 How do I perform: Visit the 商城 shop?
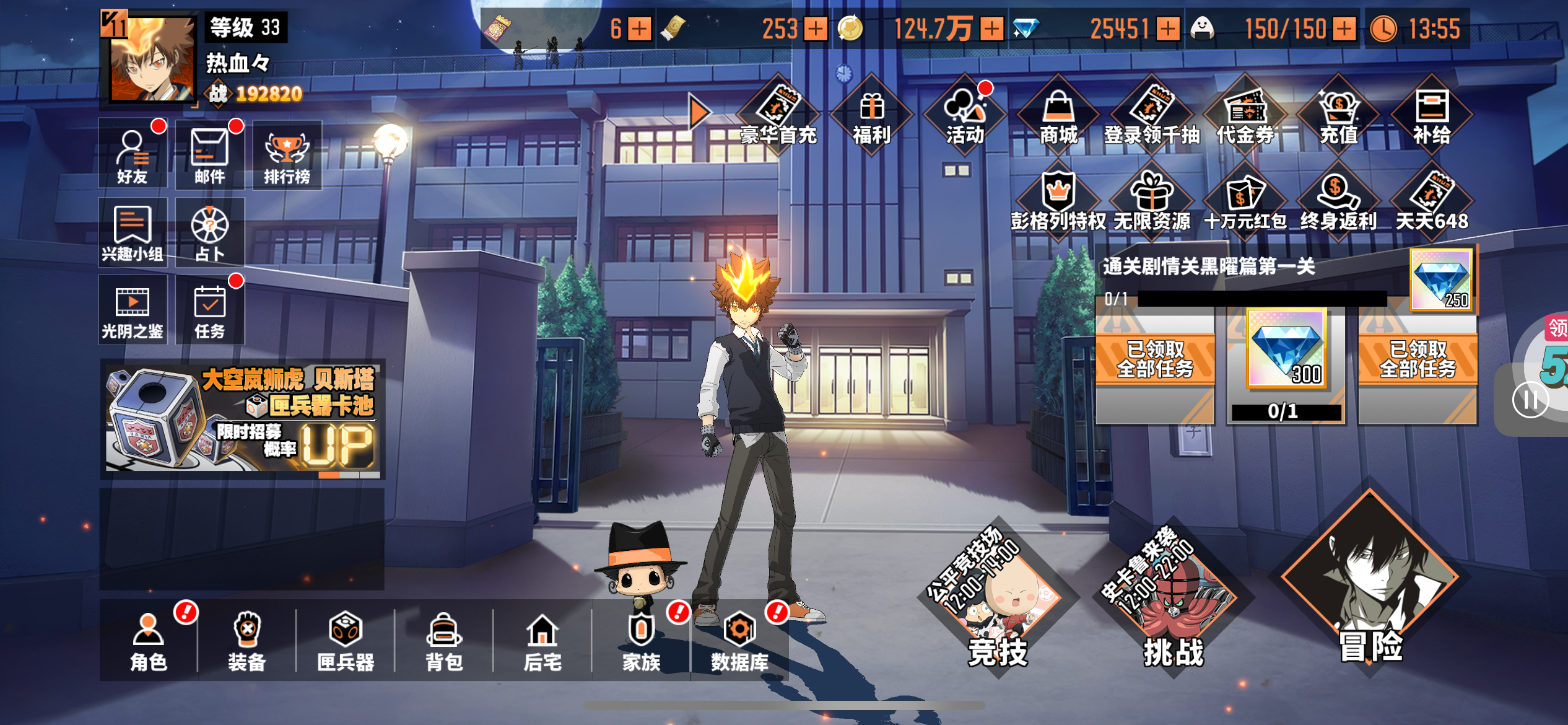[1058, 116]
